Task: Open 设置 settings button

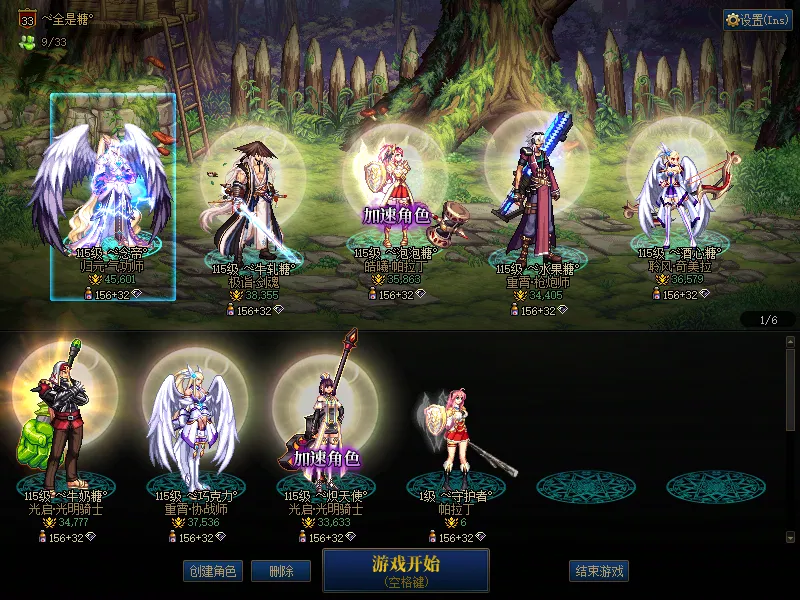Action: 758,20
